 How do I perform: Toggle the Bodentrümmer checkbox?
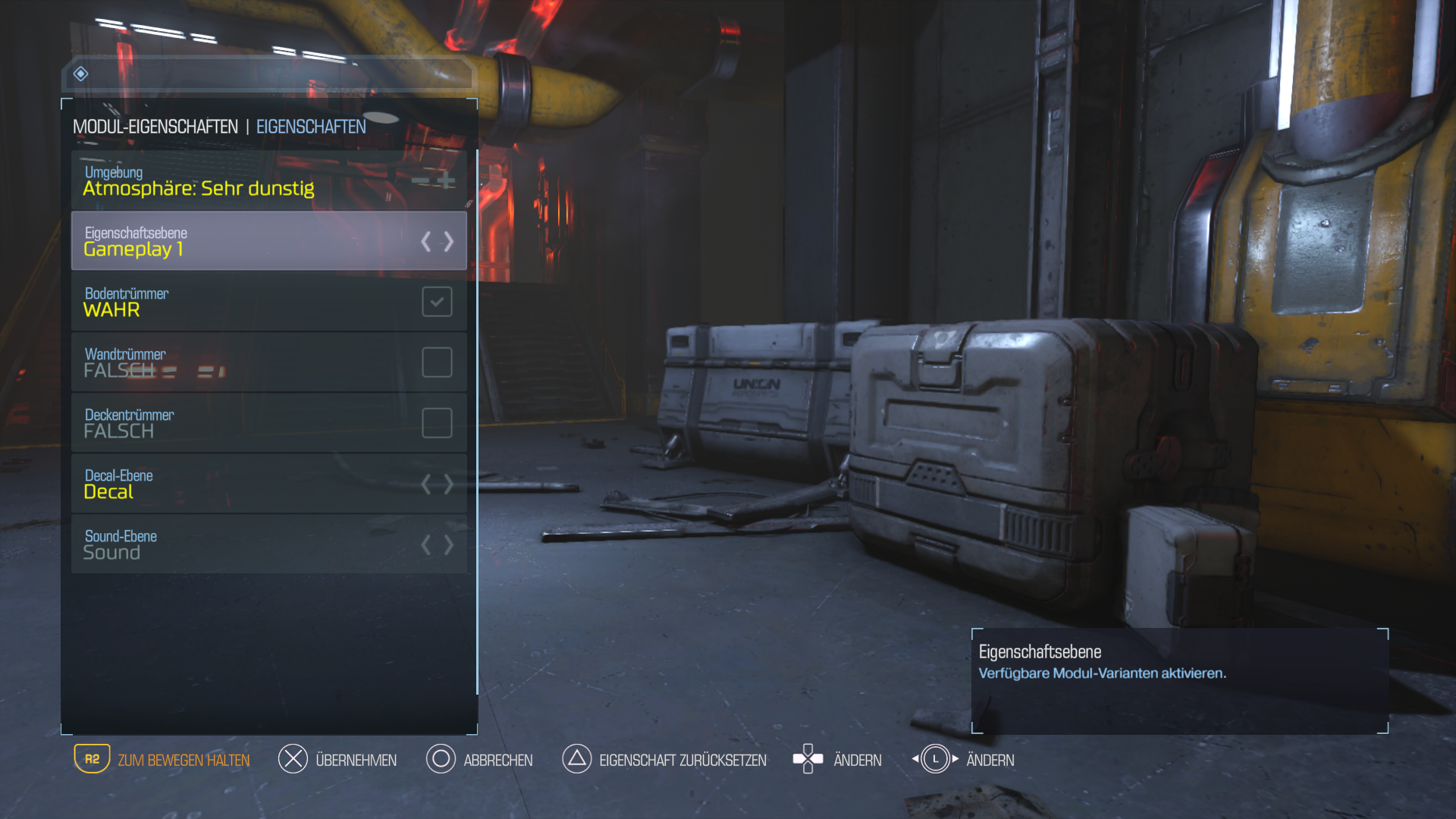(x=437, y=302)
